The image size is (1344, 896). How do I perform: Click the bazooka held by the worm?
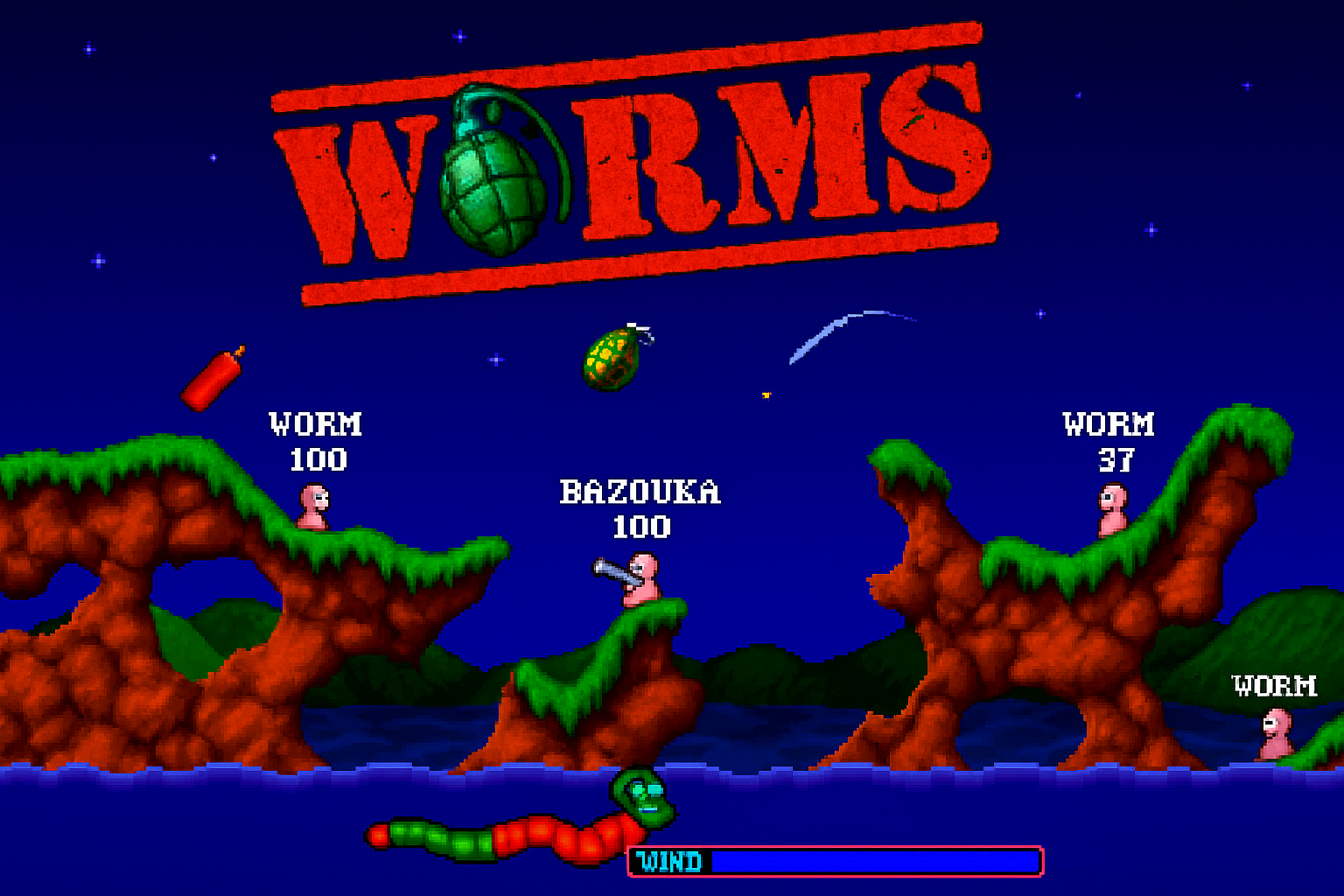click(612, 569)
